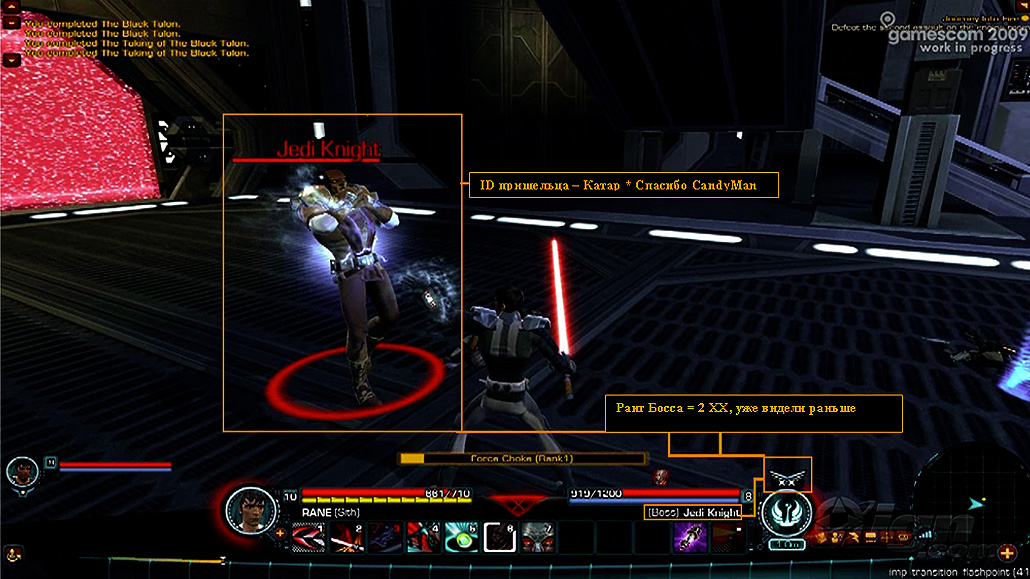This screenshot has width=1030, height=579.
Task: Activate the dark ability in slot 3
Action: coord(383,537)
